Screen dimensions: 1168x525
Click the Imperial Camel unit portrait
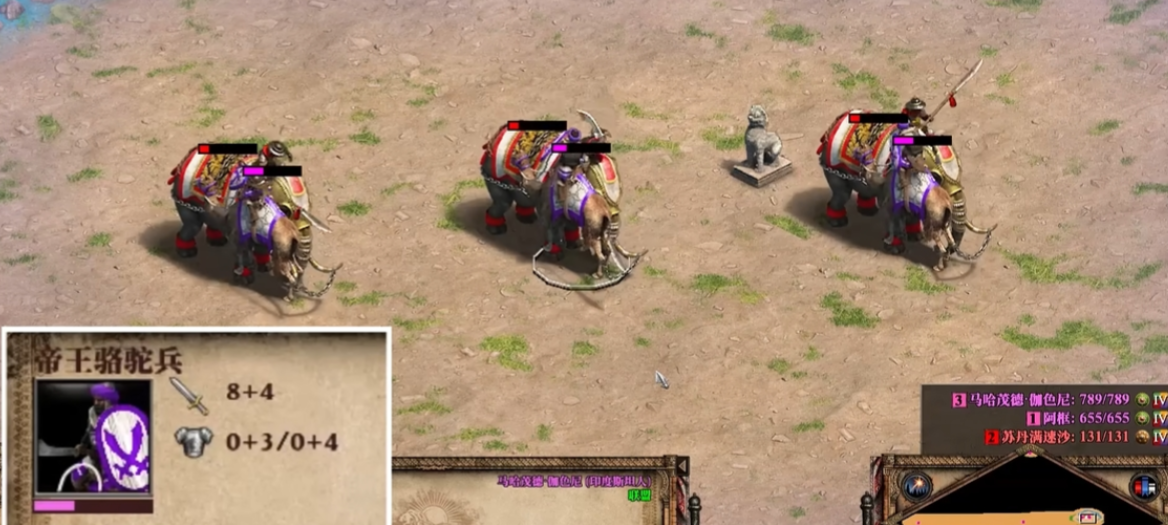tap(93, 436)
